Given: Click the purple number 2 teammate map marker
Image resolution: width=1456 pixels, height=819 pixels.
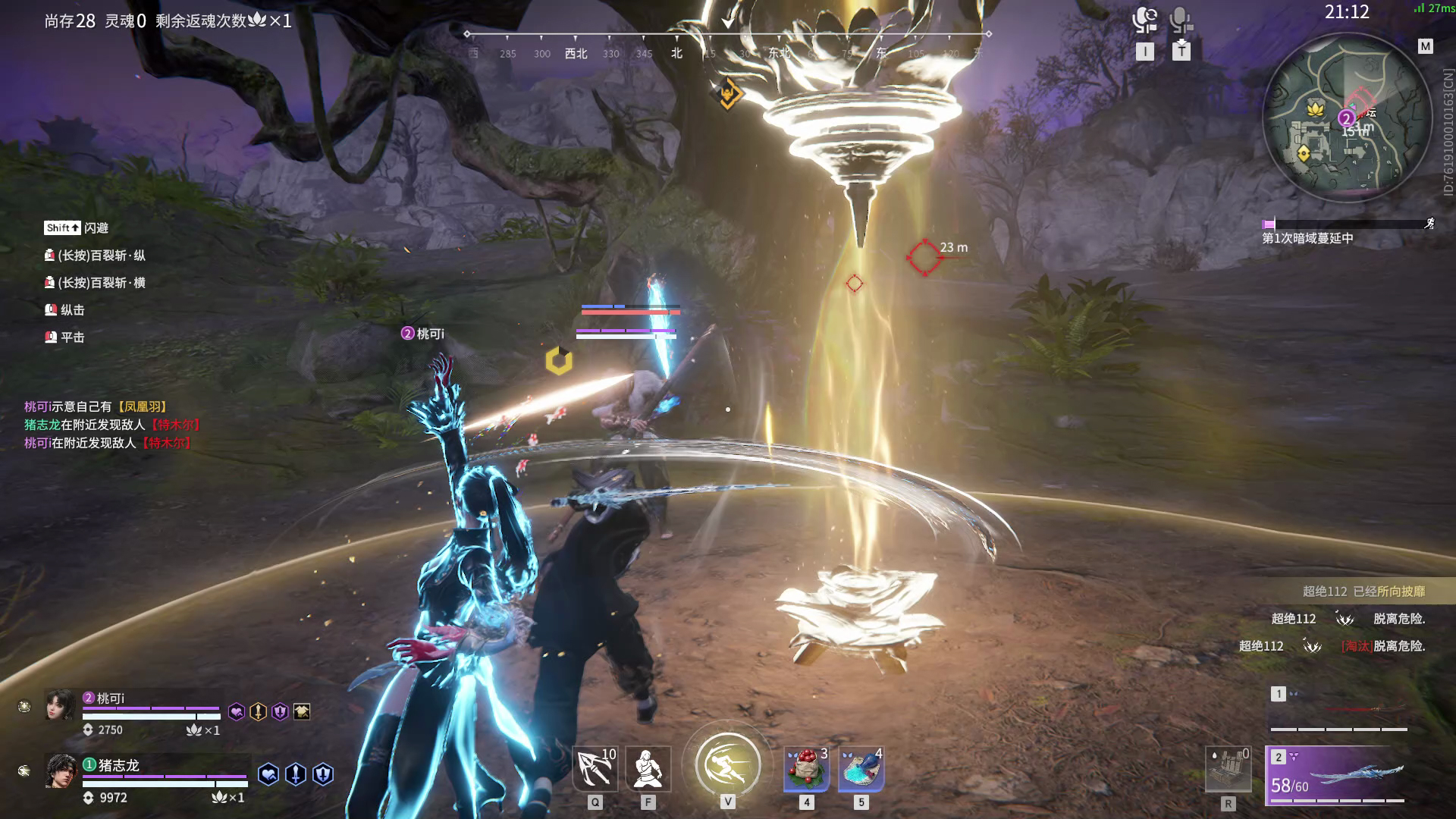Looking at the screenshot, I should [1346, 118].
